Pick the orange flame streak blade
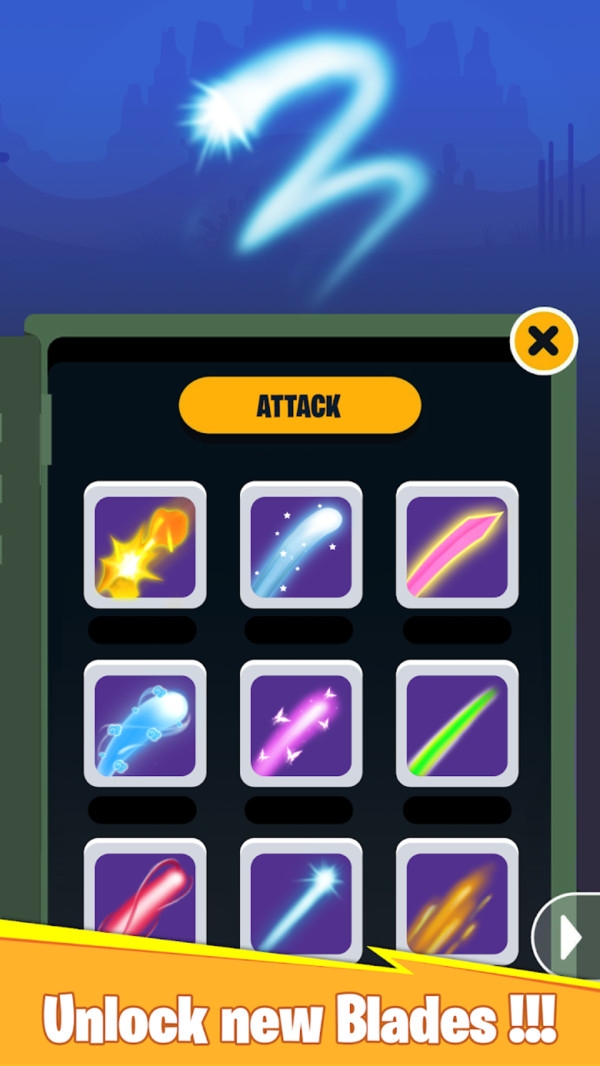 tap(457, 895)
